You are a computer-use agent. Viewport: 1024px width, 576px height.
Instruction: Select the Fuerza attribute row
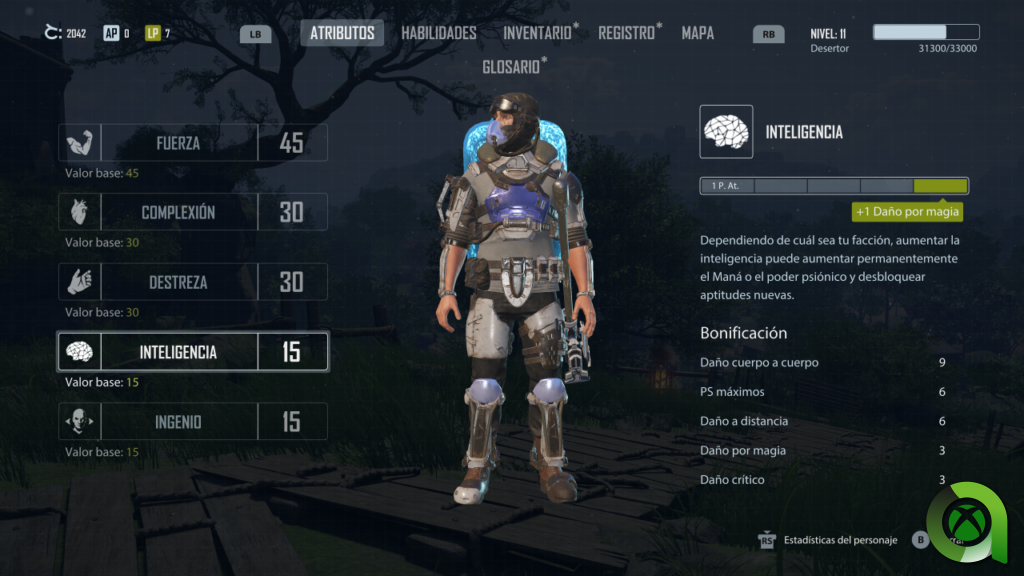pyautogui.click(x=193, y=143)
